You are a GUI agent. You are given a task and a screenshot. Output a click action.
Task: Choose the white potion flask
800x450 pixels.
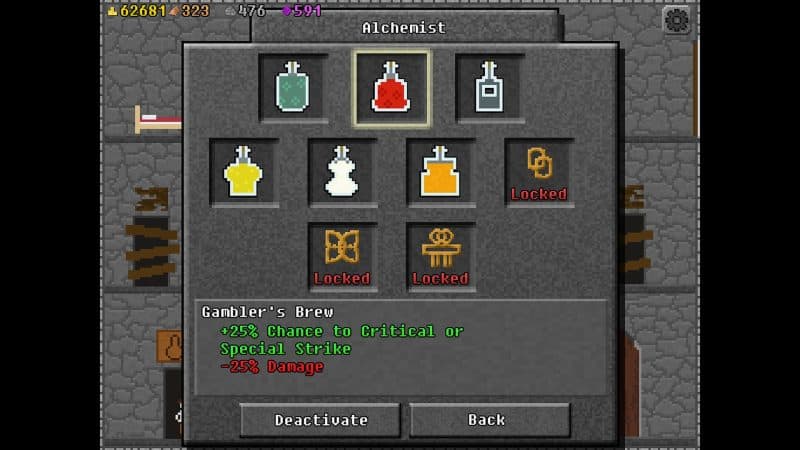tap(342, 172)
